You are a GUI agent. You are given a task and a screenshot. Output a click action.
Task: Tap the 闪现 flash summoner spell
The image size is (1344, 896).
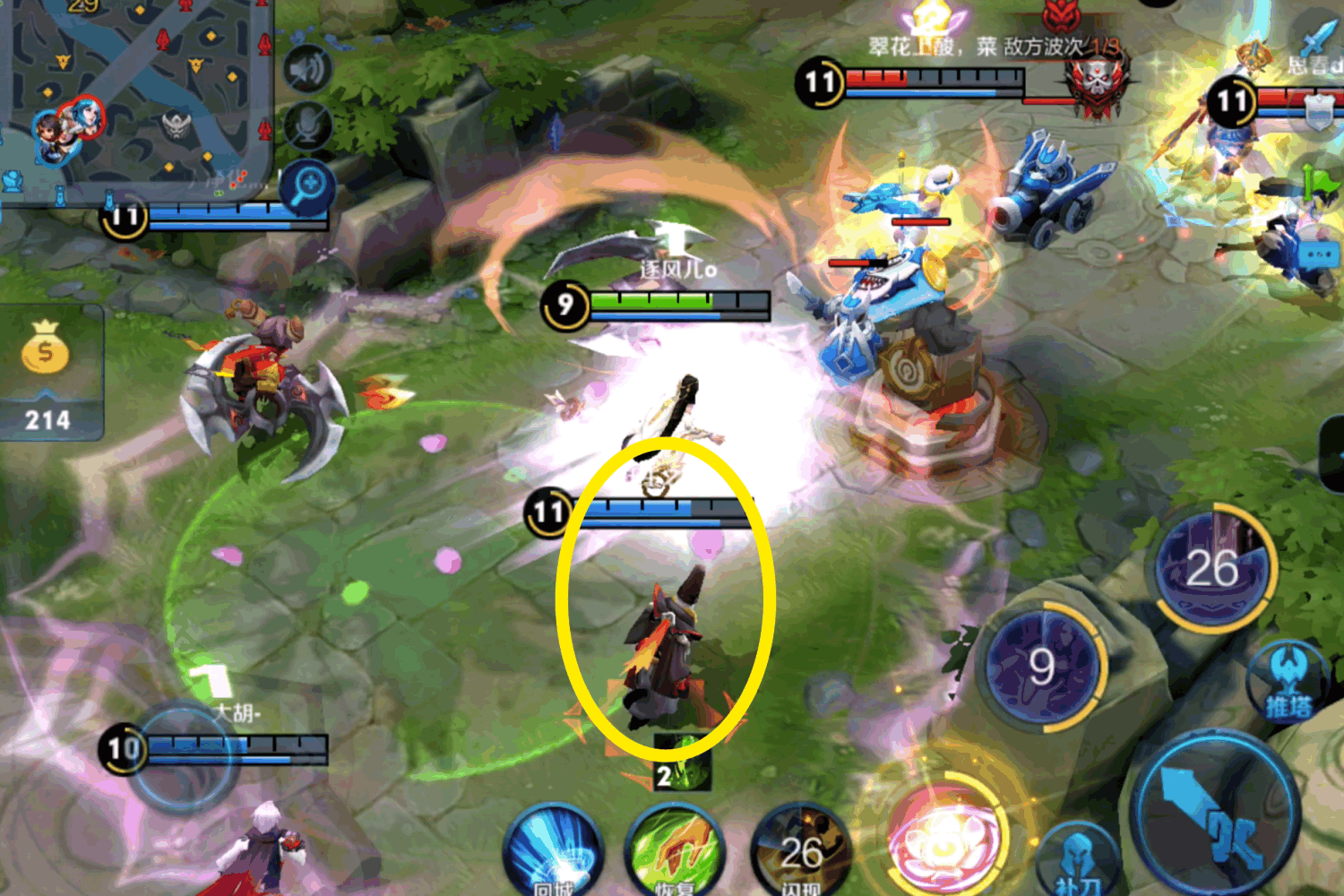click(800, 853)
